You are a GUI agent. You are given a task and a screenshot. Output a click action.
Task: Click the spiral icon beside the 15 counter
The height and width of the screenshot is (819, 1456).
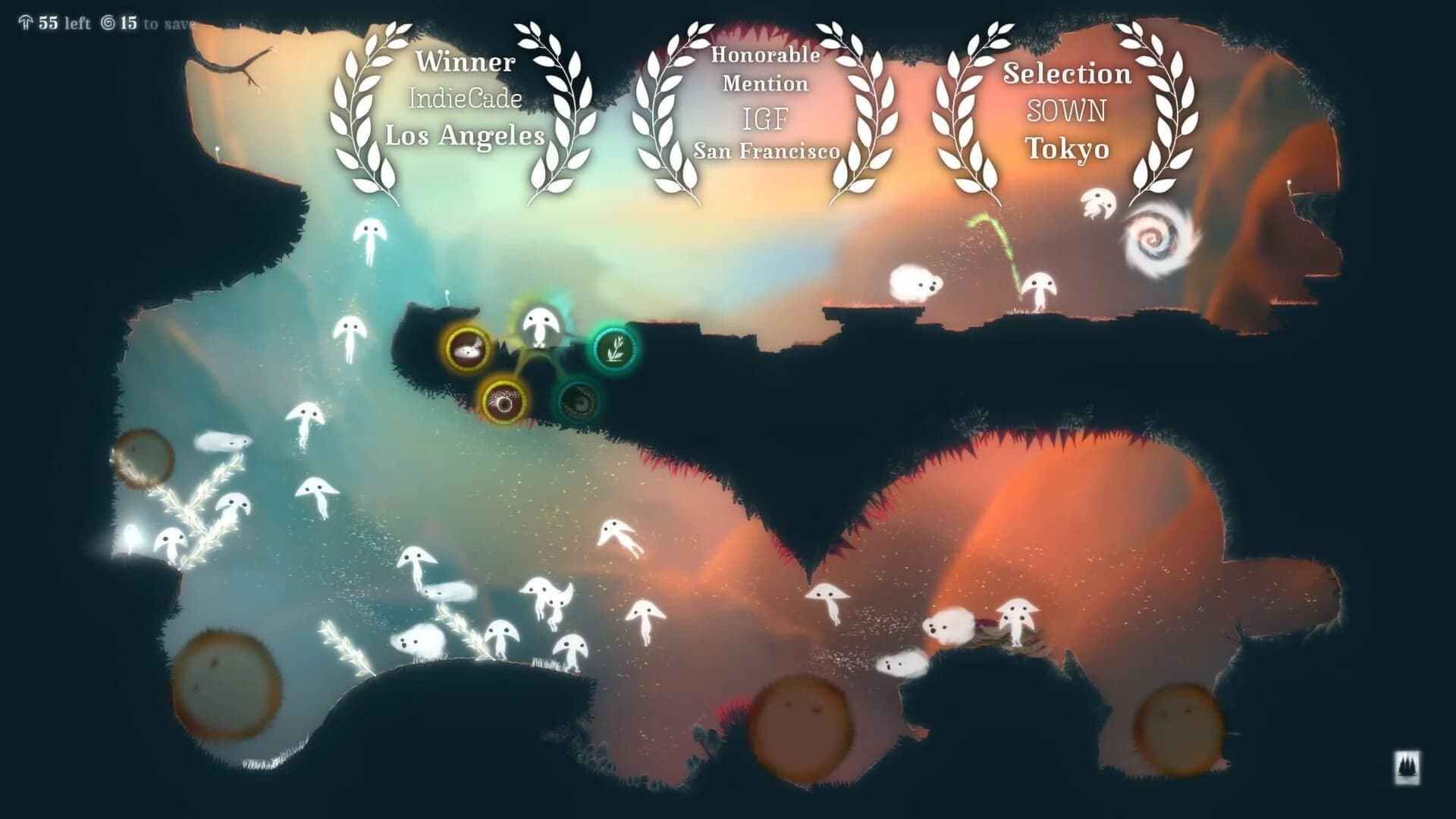[x=109, y=24]
